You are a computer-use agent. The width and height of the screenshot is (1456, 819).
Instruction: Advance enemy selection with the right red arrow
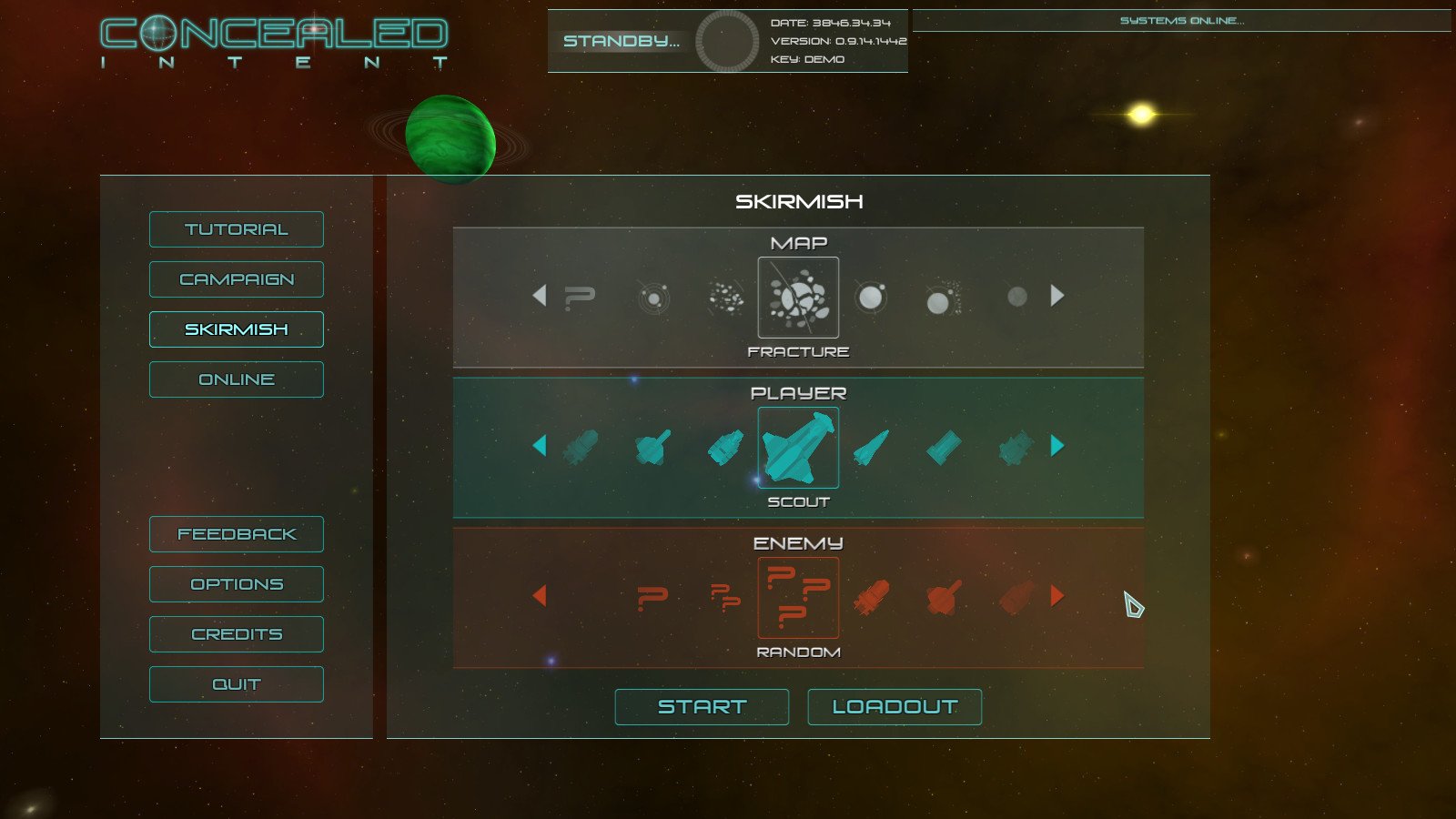(1057, 597)
